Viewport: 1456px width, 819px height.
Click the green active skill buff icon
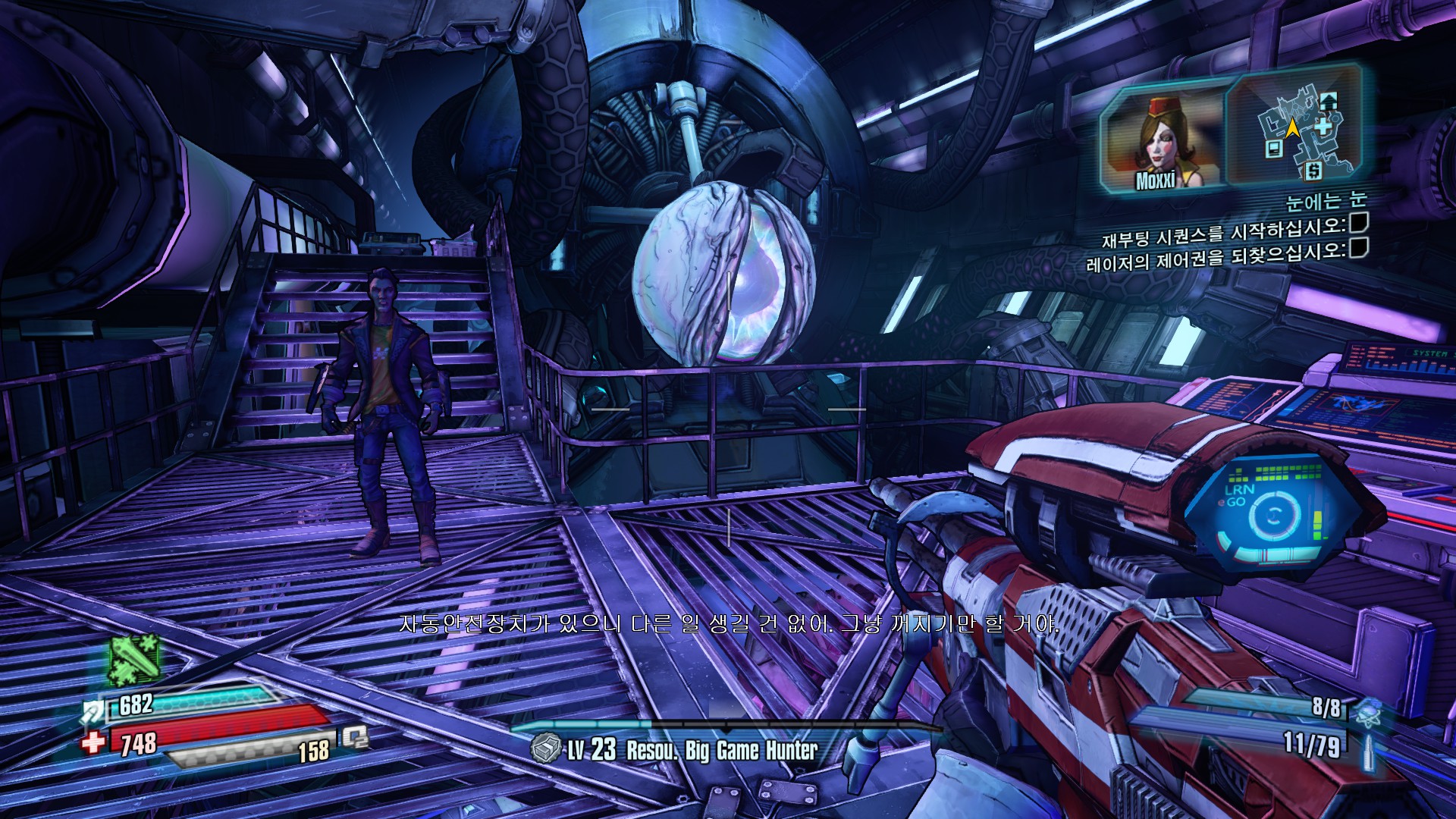tap(135, 660)
